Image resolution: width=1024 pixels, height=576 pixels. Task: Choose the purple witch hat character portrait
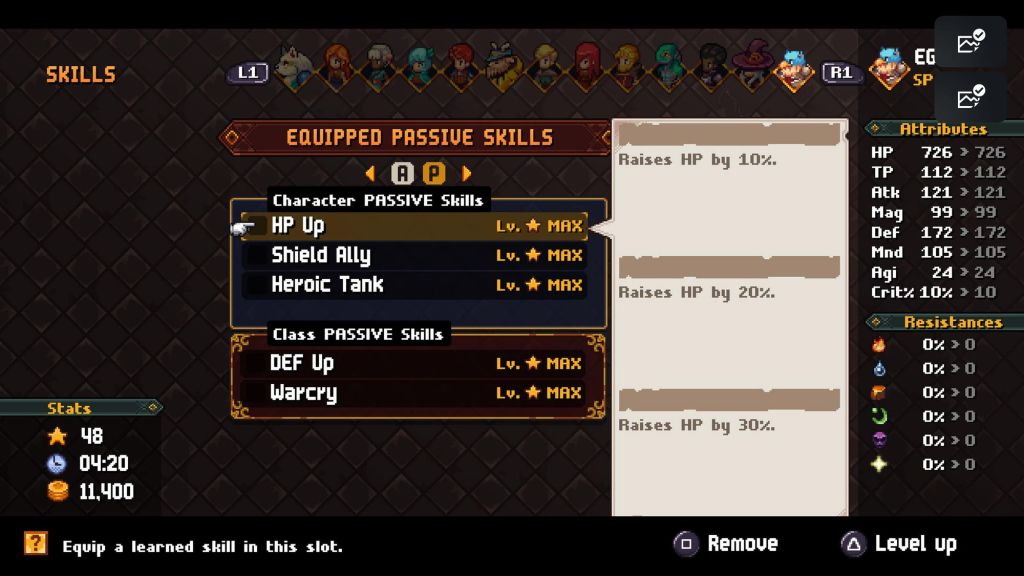[752, 68]
